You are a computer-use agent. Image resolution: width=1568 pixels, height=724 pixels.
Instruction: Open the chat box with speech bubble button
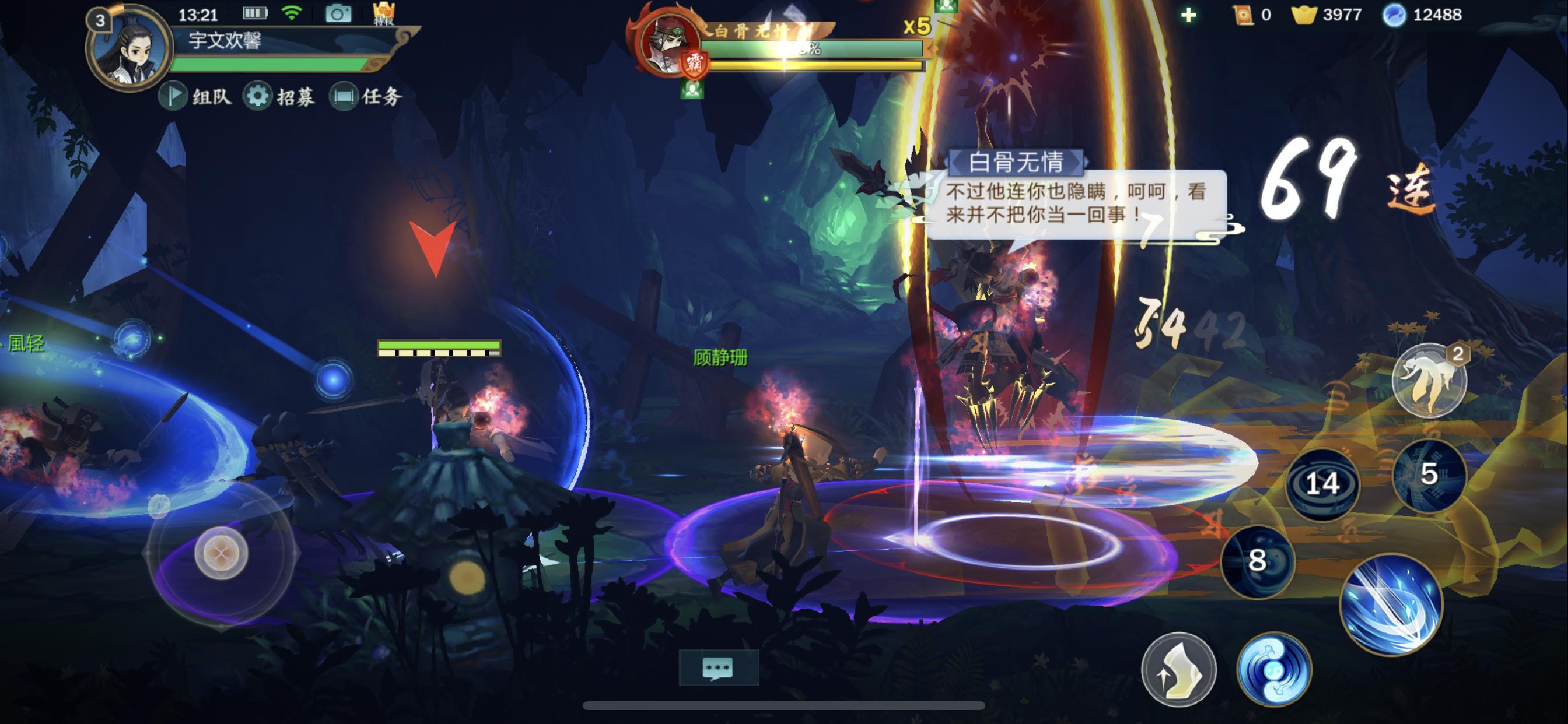click(718, 667)
